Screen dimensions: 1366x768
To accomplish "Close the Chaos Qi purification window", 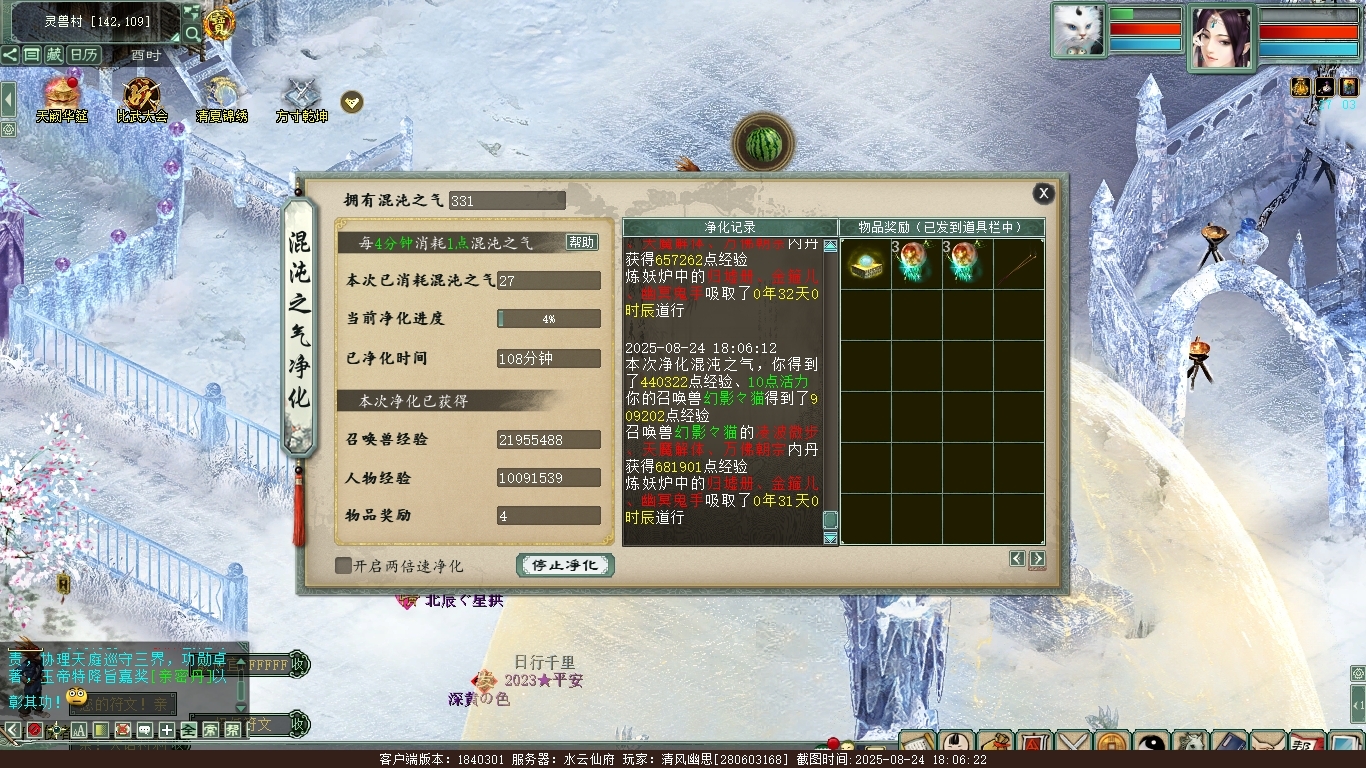I will (1043, 194).
